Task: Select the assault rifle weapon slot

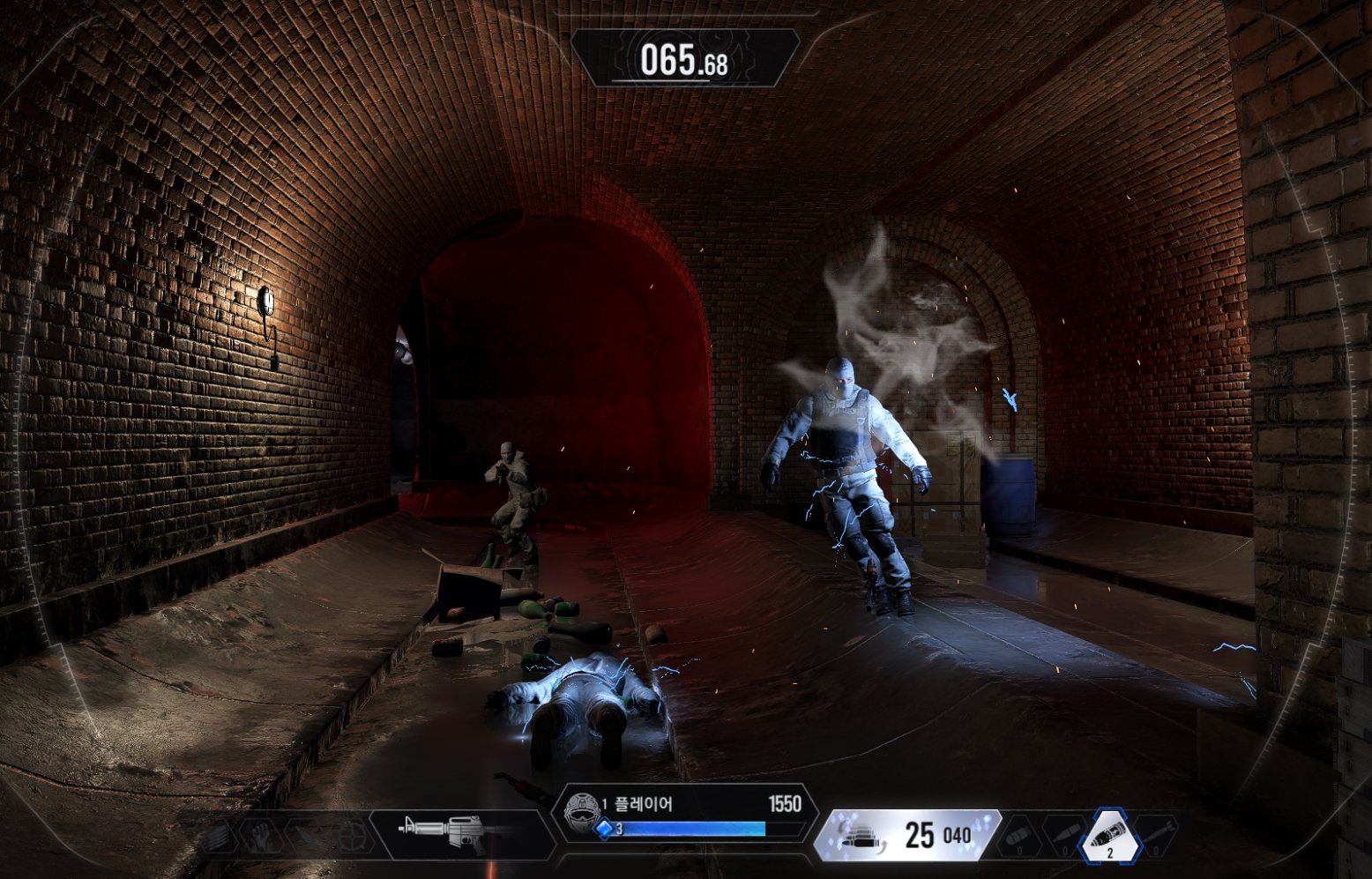Action: click(456, 831)
